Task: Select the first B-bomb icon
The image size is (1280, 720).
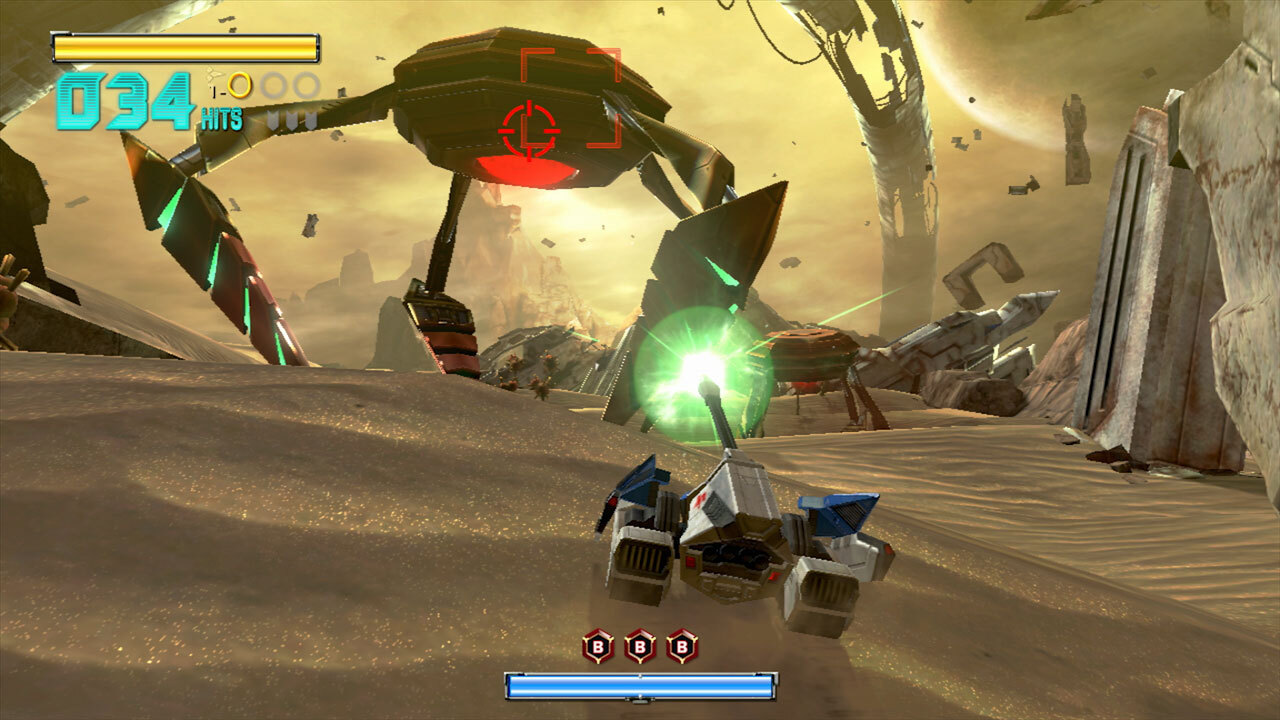Action: [x=597, y=645]
